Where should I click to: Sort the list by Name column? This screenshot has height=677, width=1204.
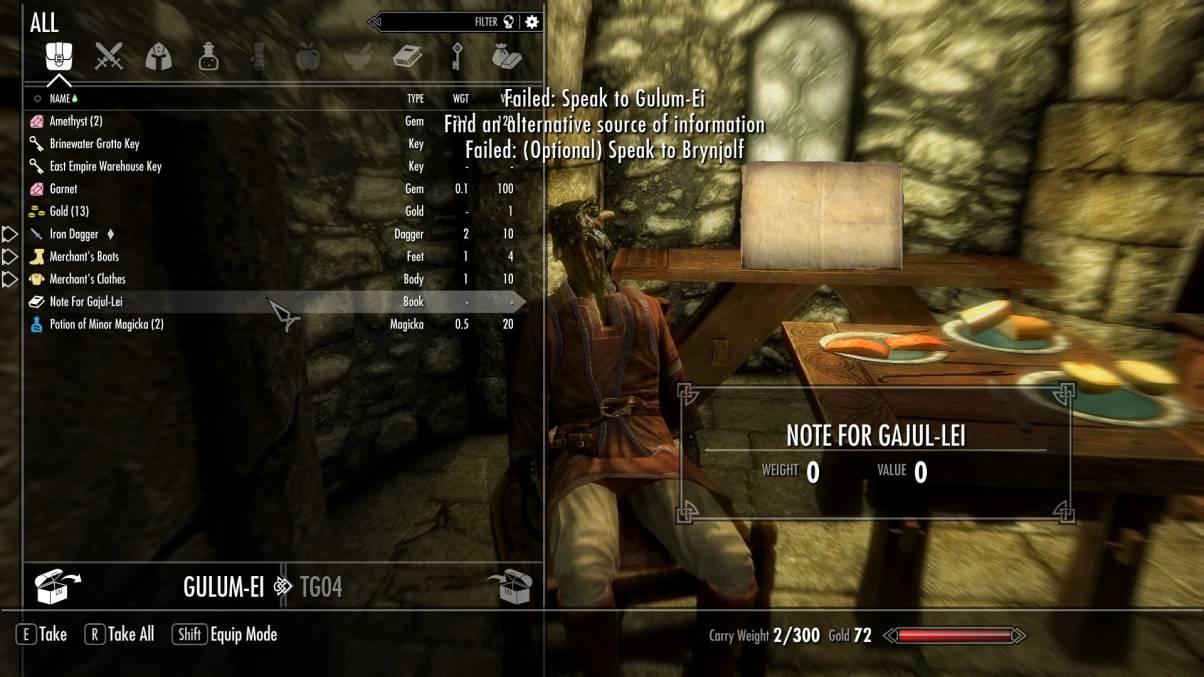61,99
